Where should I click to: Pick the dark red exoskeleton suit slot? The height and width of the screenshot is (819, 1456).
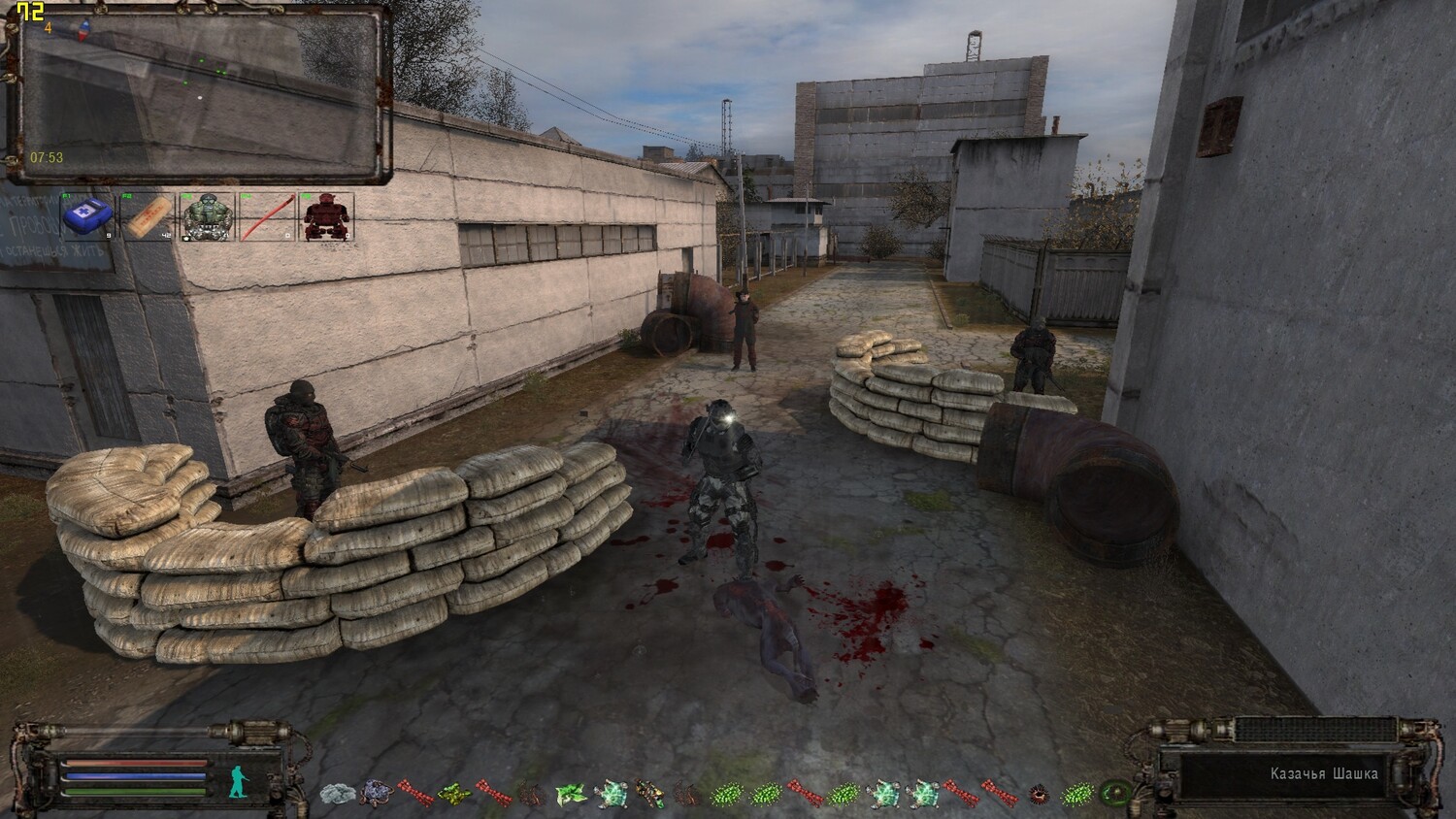(x=326, y=216)
